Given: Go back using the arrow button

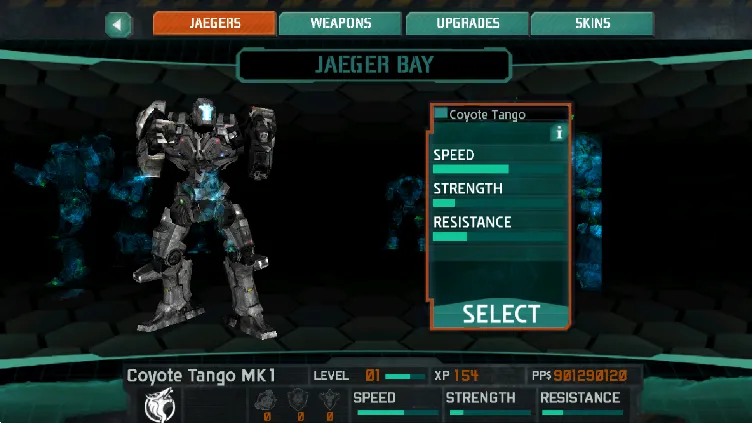Looking at the screenshot, I should tap(119, 24).
